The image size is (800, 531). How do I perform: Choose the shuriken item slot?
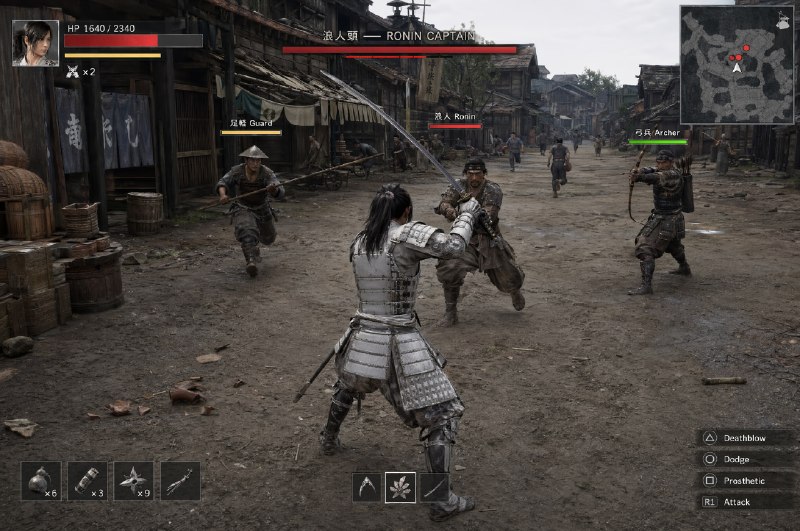(133, 481)
